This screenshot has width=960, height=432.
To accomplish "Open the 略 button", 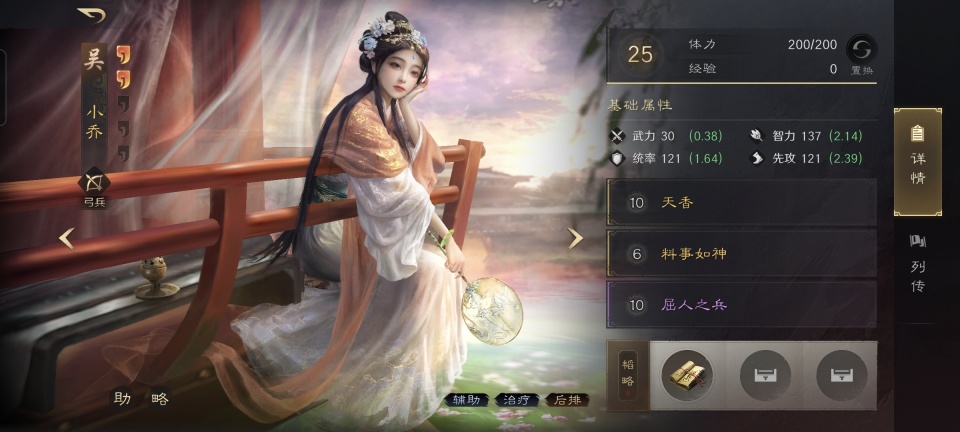I will coord(159,398).
